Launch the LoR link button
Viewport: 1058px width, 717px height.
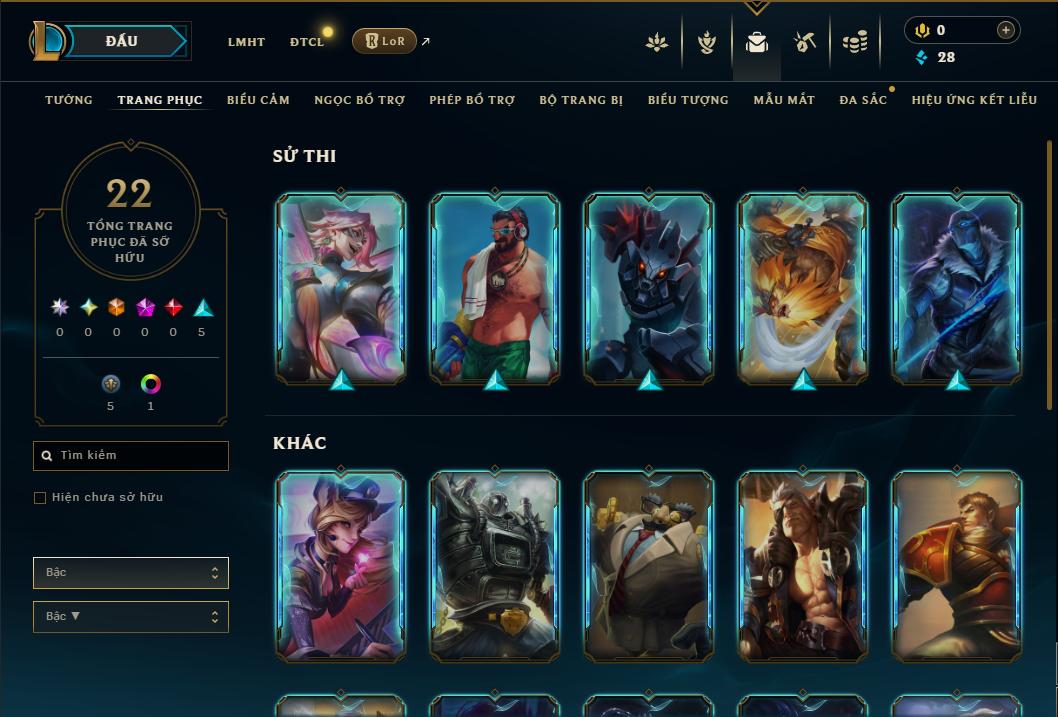384,41
